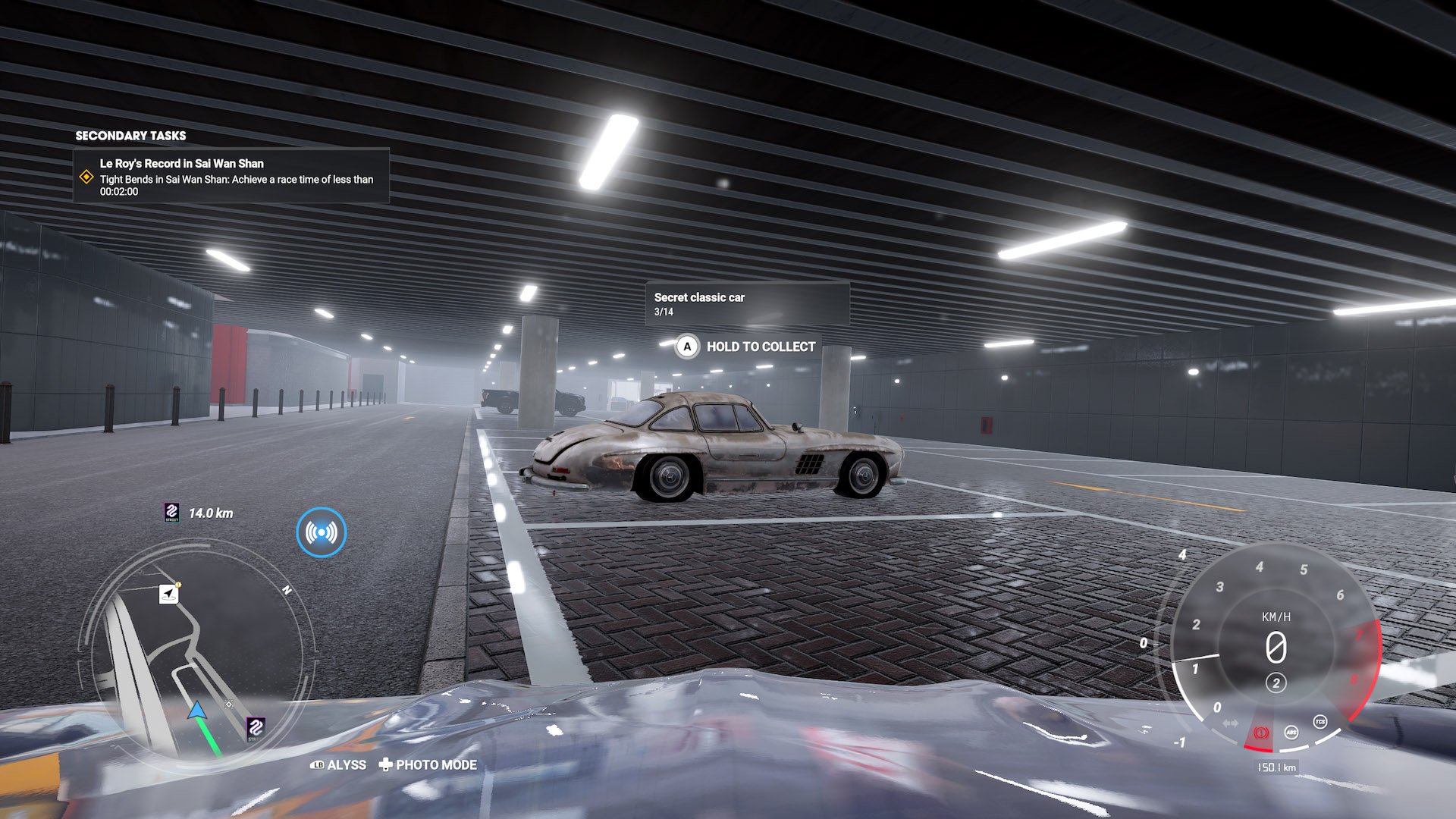
Task: Toggle the red handbrake indicator
Action: tap(1262, 733)
